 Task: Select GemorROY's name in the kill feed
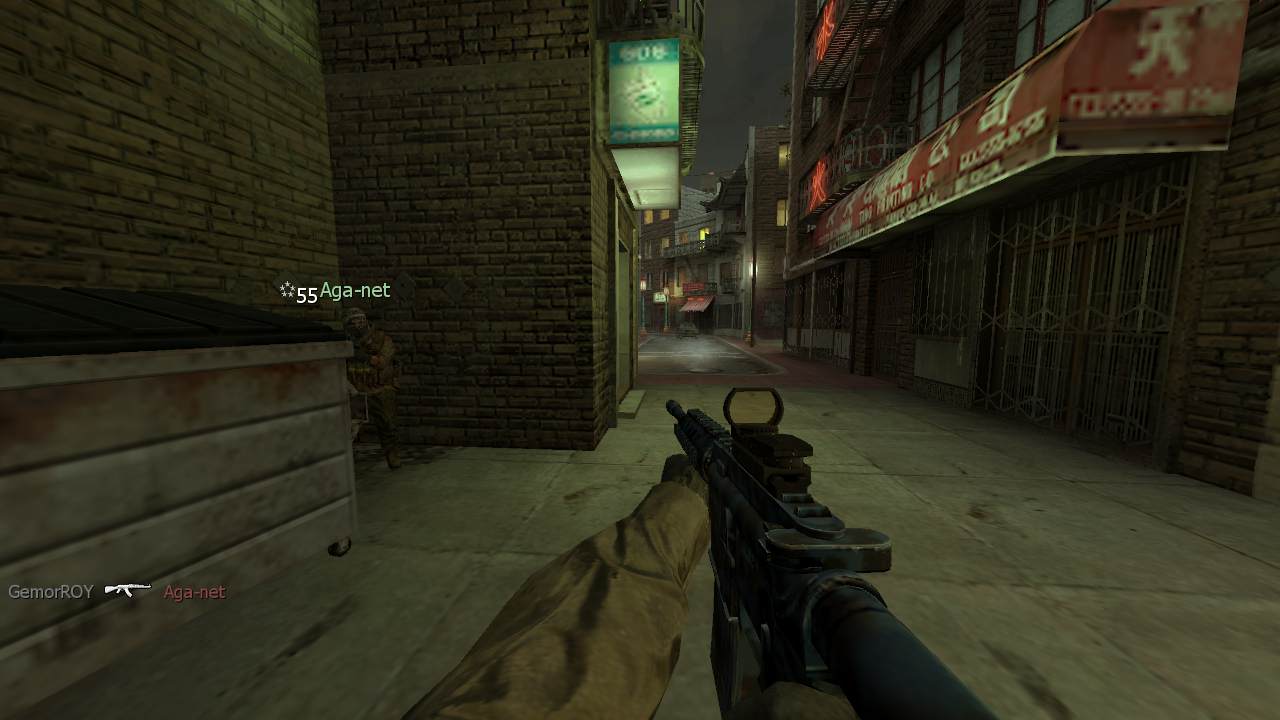[x=51, y=592]
